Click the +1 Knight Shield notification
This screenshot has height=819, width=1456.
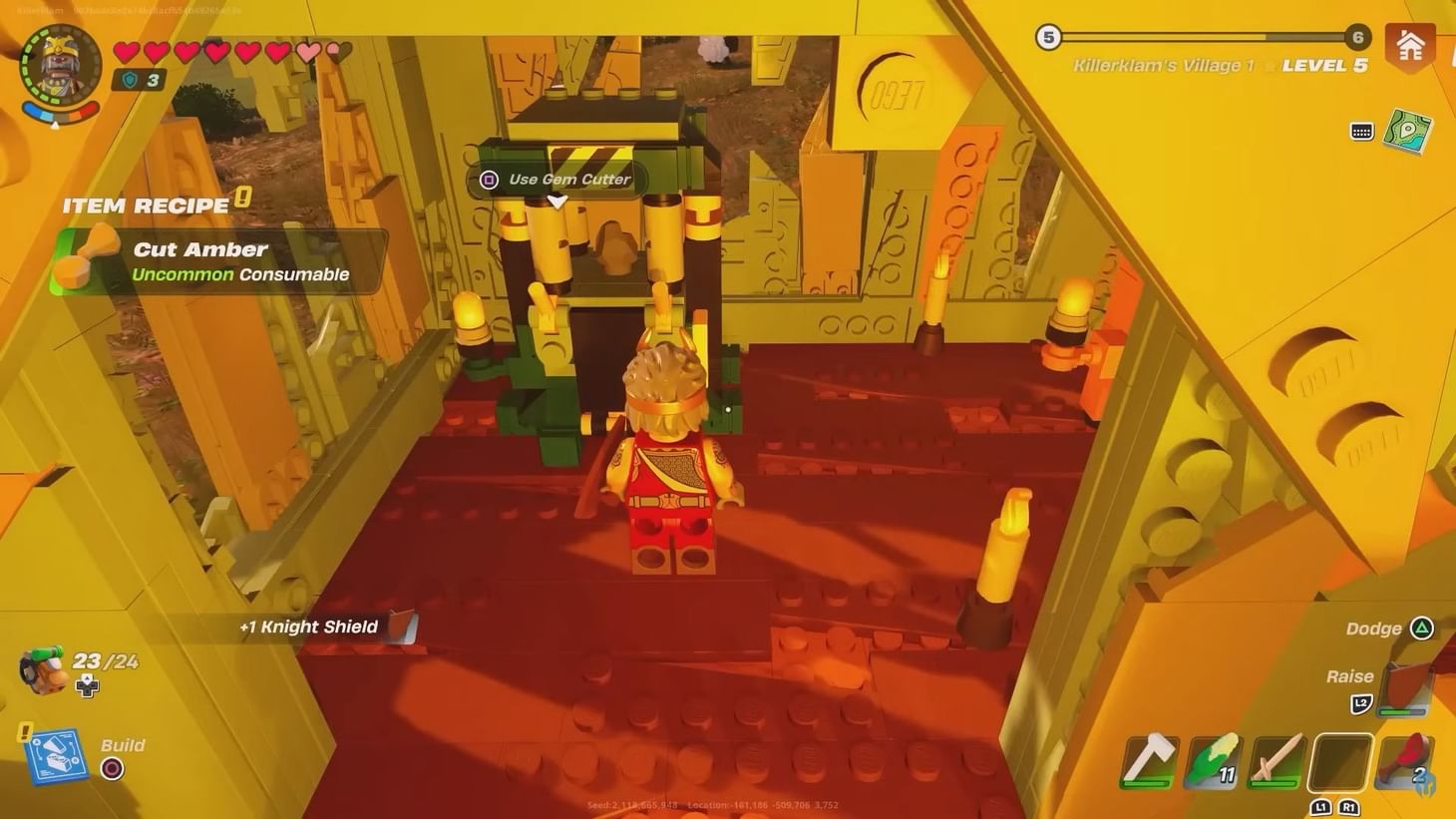point(309,626)
